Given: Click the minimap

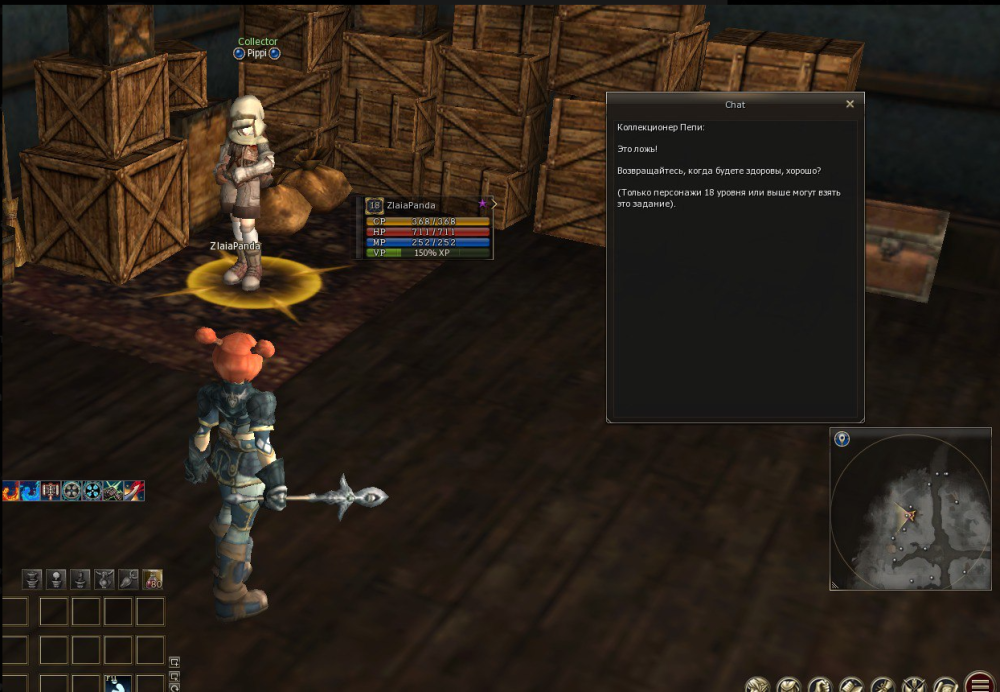Looking at the screenshot, I should [909, 512].
